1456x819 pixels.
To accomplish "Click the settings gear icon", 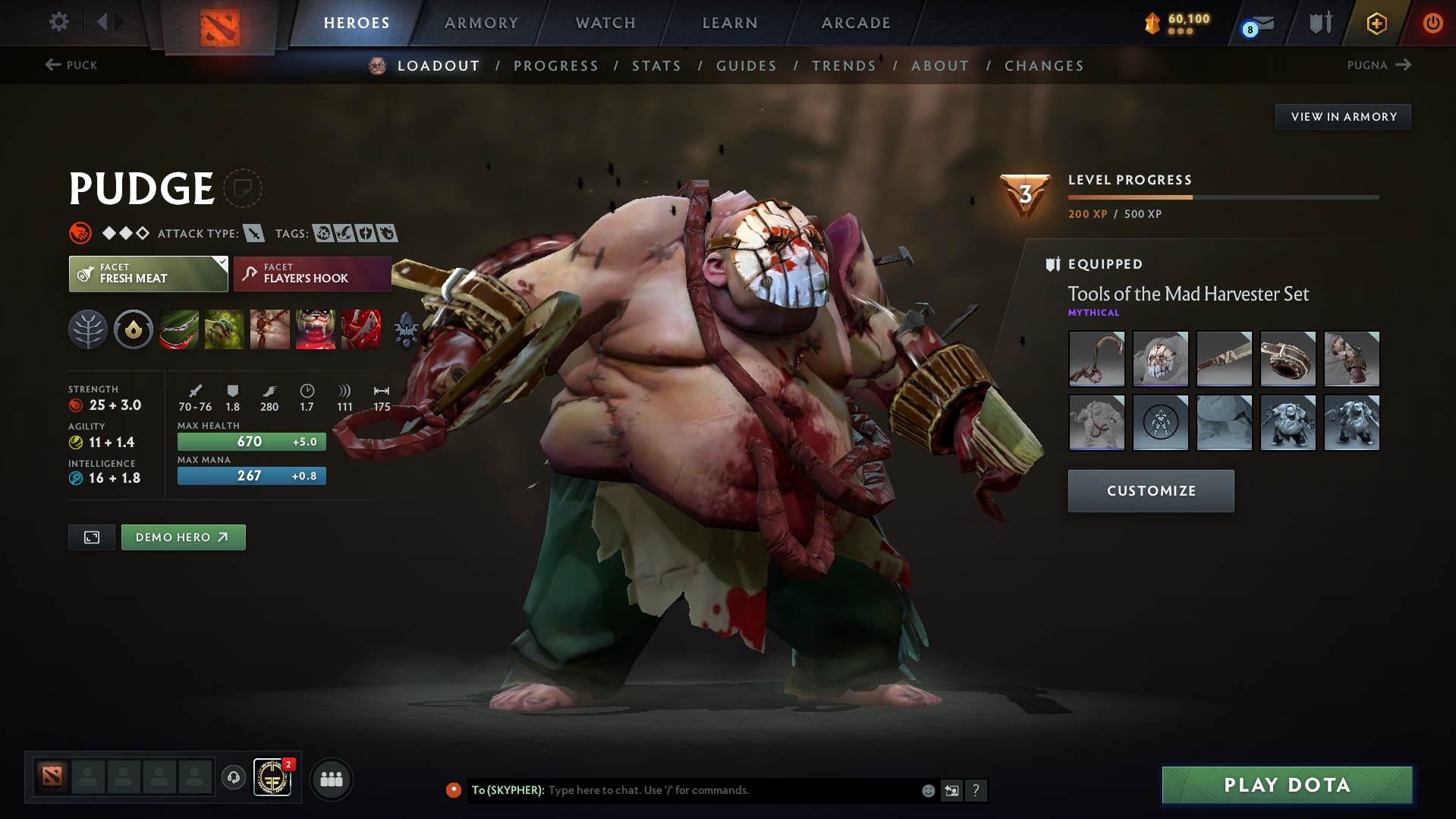I will 58,22.
